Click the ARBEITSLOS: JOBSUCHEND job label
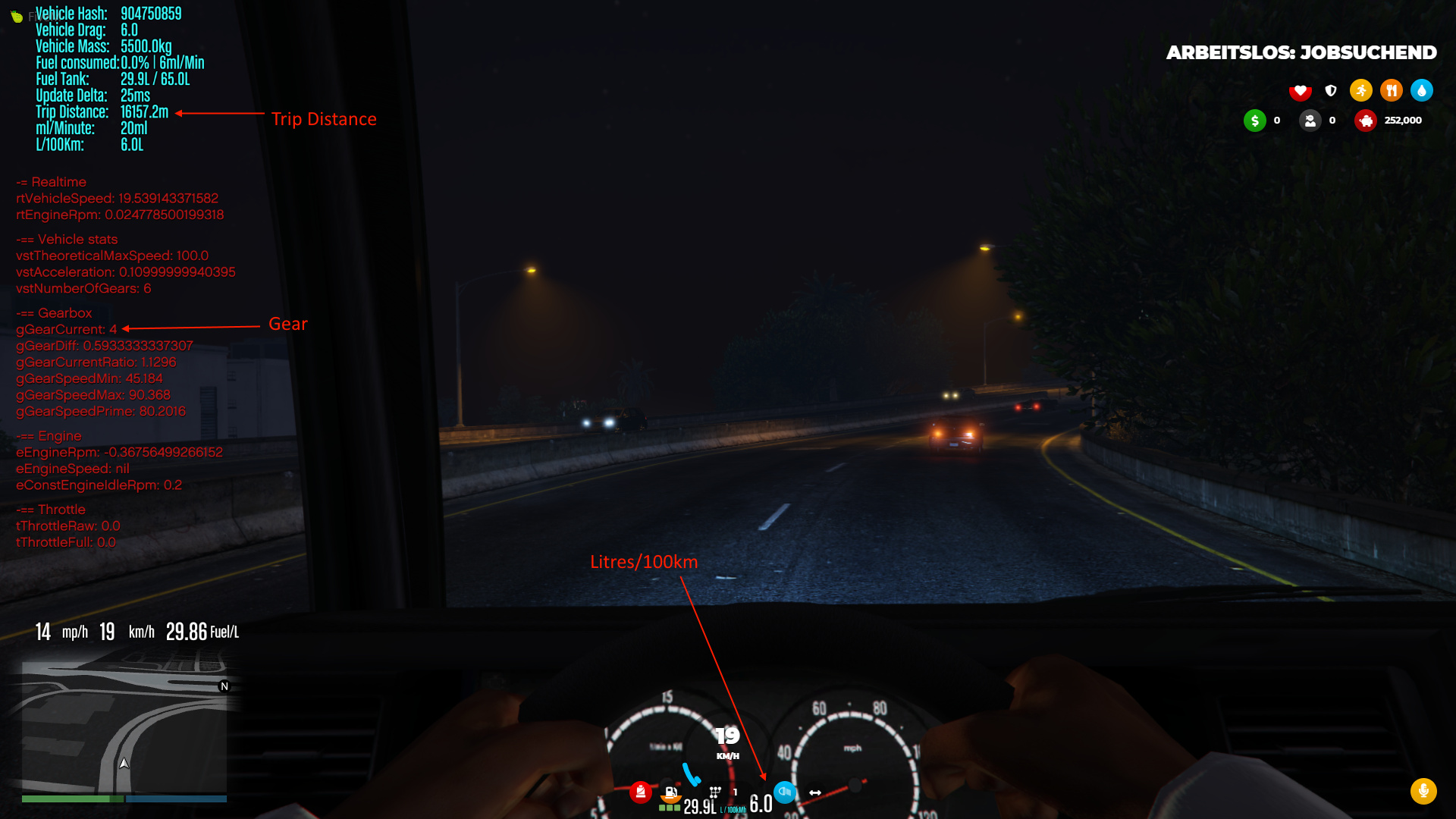Viewport: 1456px width, 819px height. pos(1301,52)
